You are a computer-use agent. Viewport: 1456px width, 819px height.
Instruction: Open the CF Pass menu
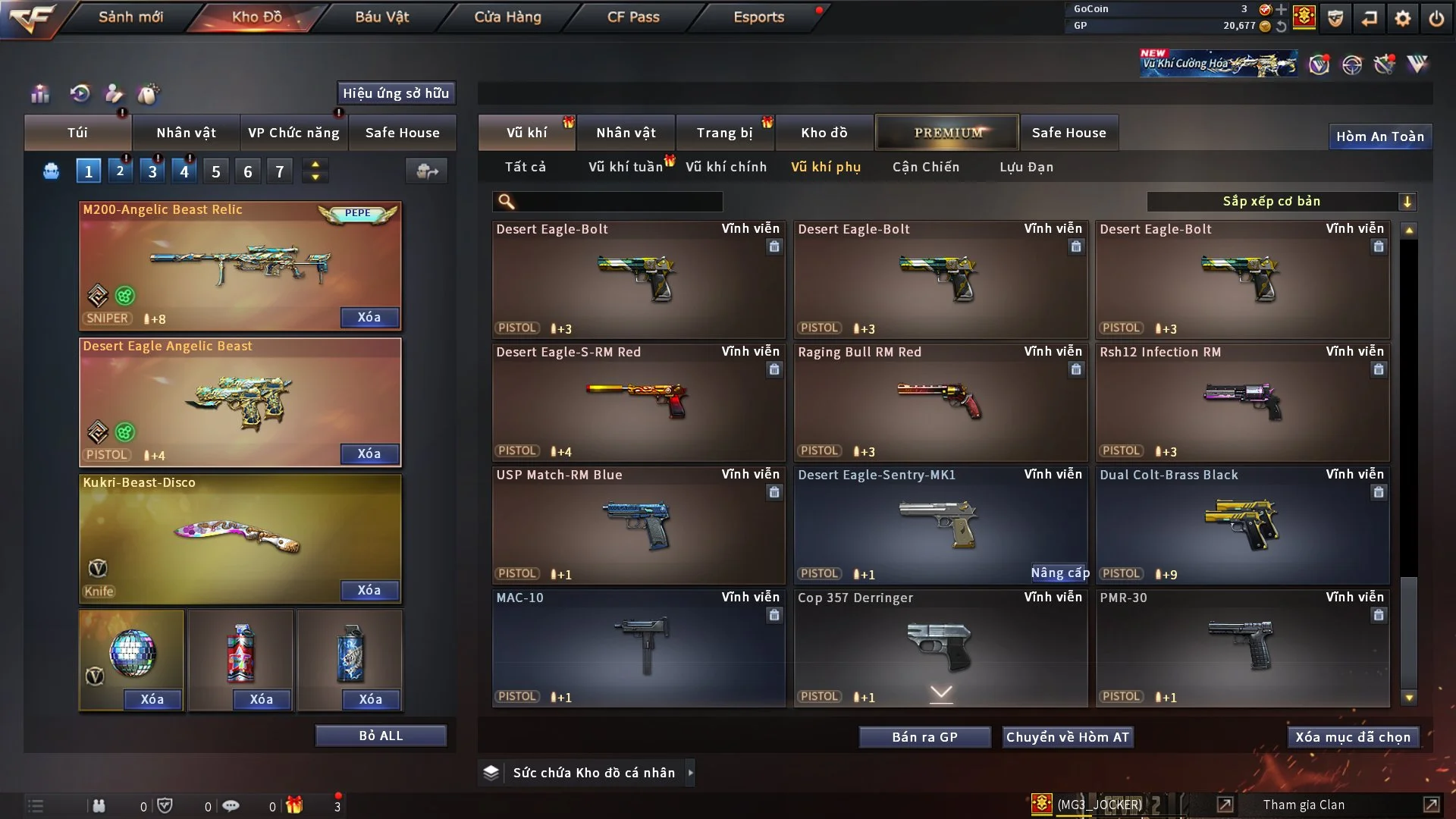[x=633, y=17]
